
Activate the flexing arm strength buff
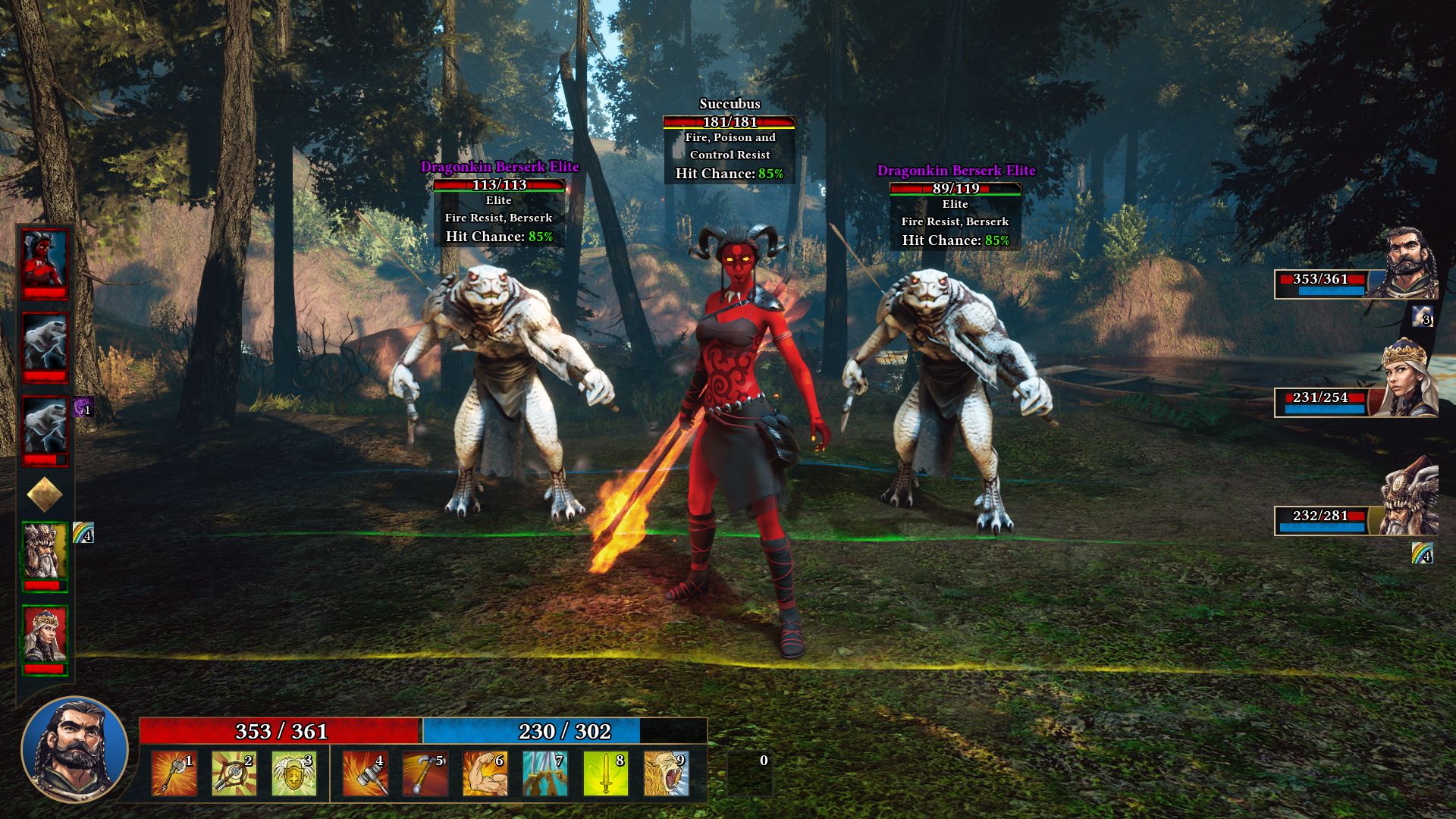[x=485, y=773]
